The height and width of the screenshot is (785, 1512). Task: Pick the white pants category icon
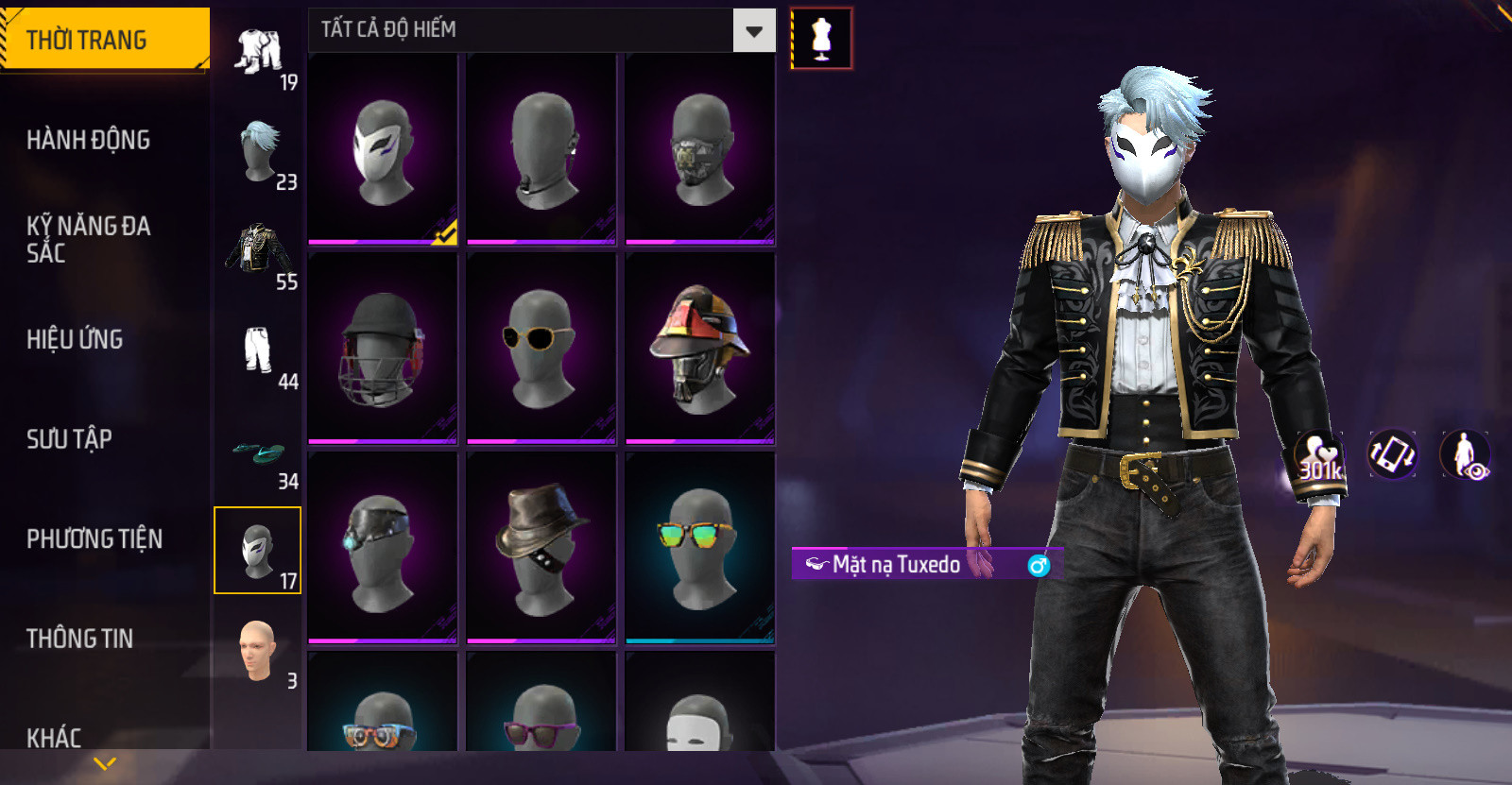[x=257, y=351]
